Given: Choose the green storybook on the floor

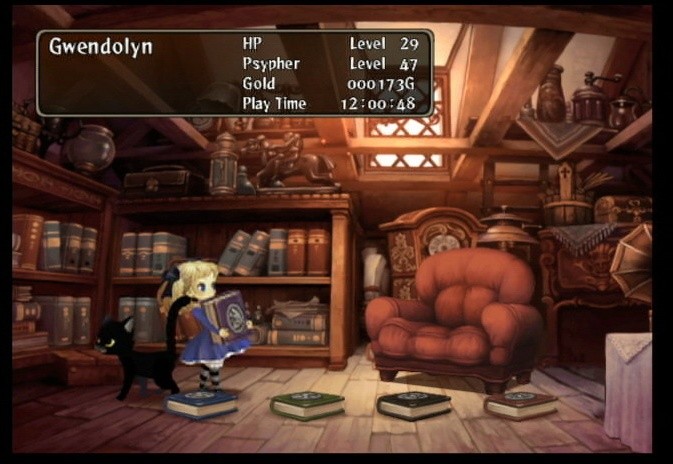Looking at the screenshot, I should [307, 404].
